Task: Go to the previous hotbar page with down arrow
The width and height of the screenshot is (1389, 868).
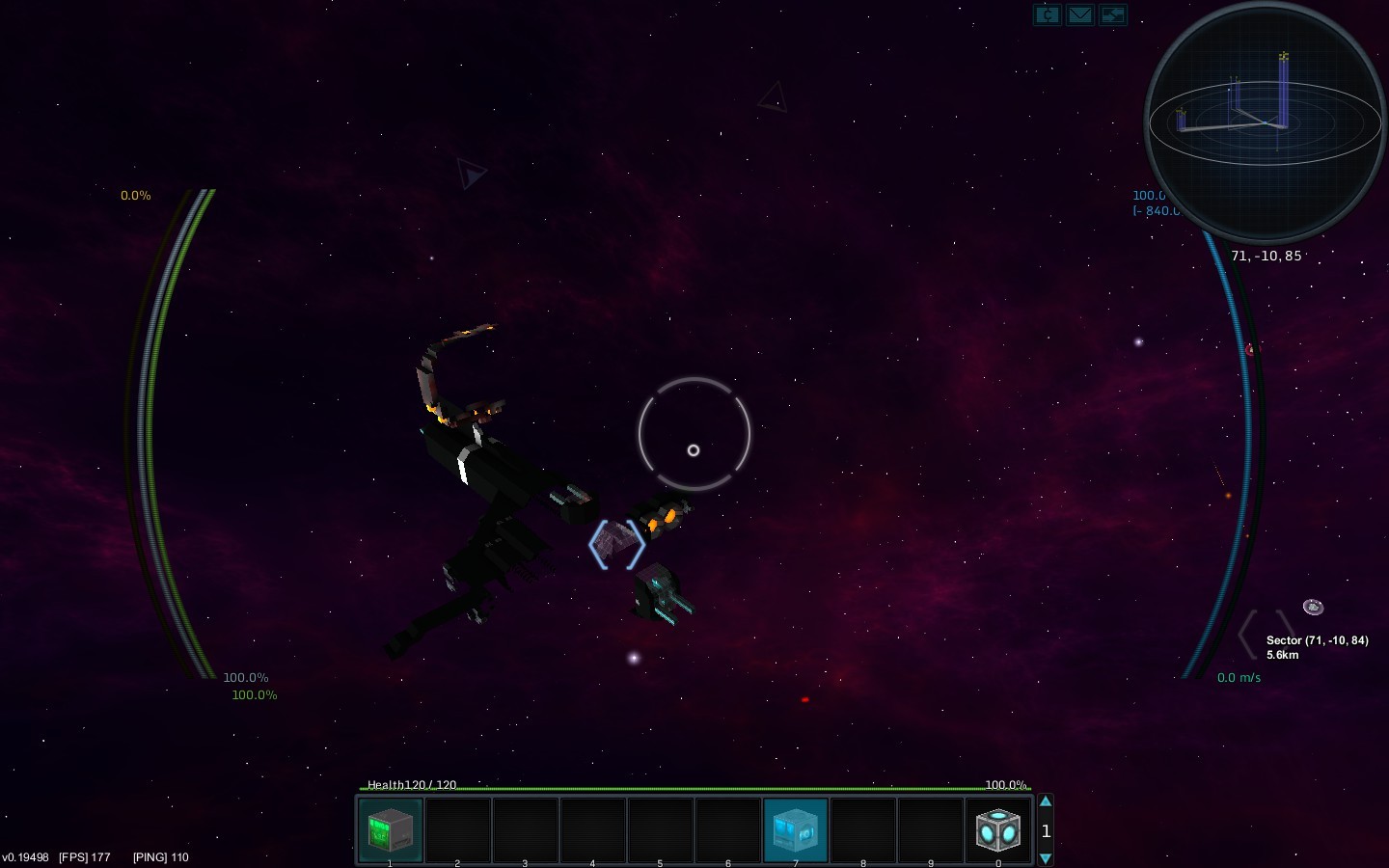Action: [x=1046, y=858]
